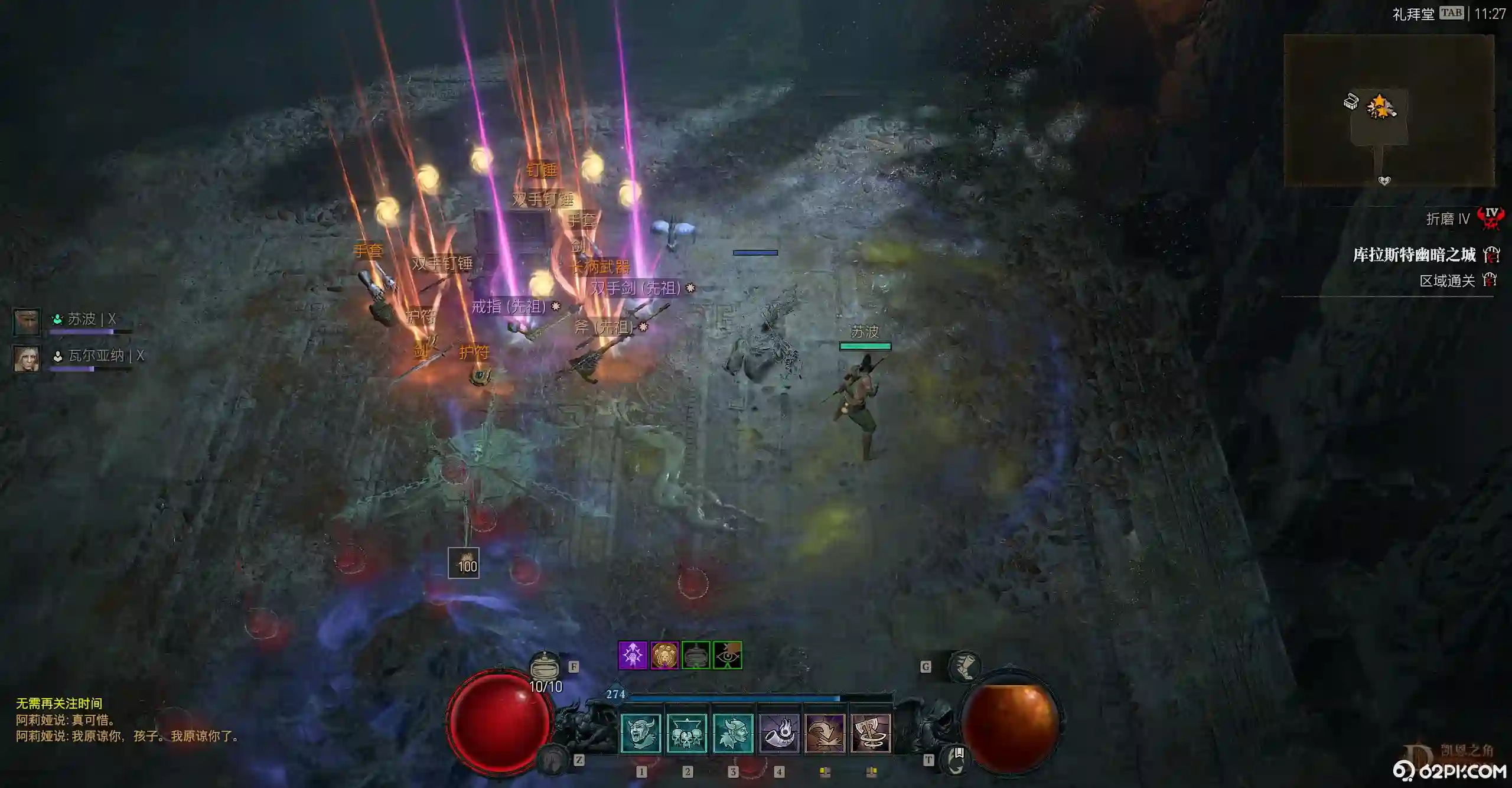Image resolution: width=1512 pixels, height=788 pixels.
Task: Use the three skulls shout skill
Action: pyautogui.click(x=687, y=733)
